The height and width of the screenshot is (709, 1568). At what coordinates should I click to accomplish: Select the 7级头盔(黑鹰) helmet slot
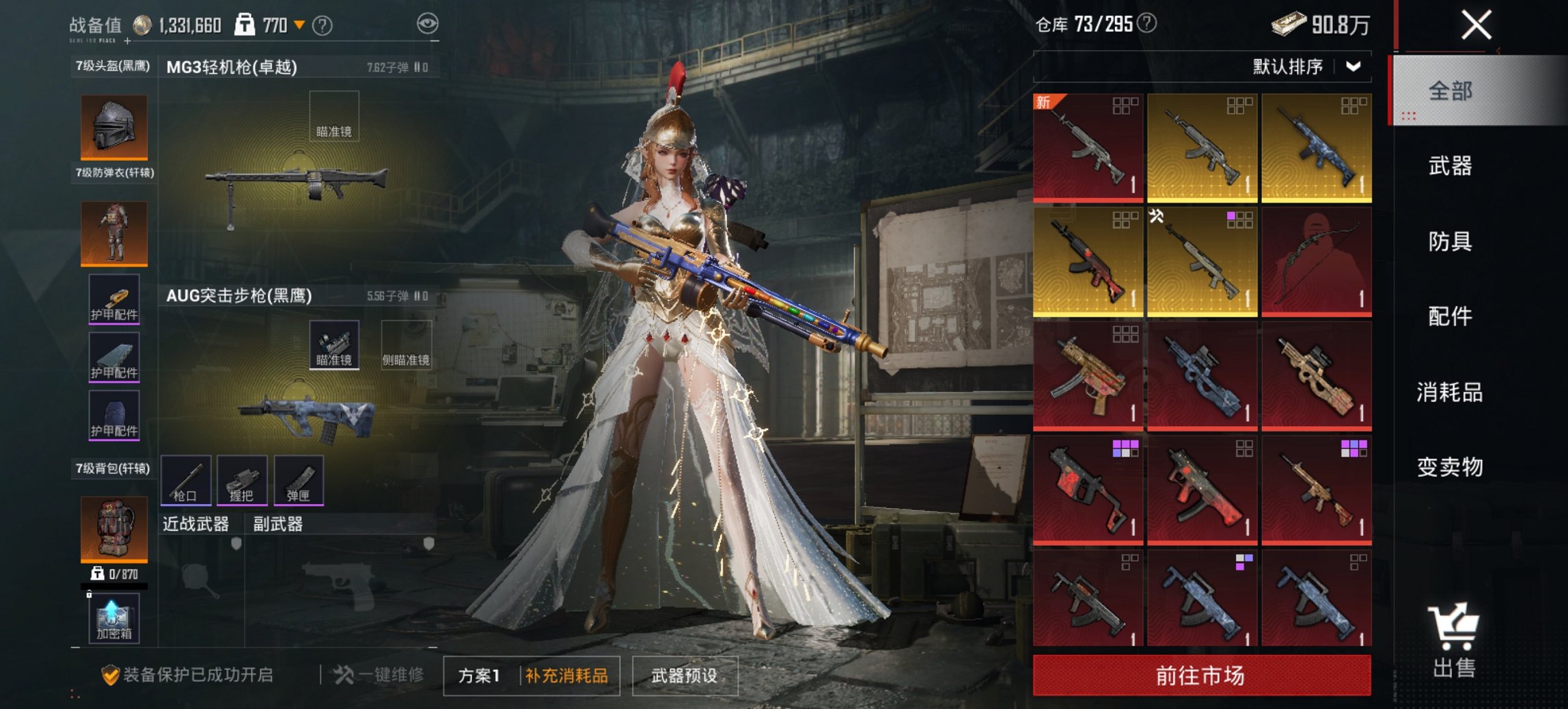[x=113, y=126]
